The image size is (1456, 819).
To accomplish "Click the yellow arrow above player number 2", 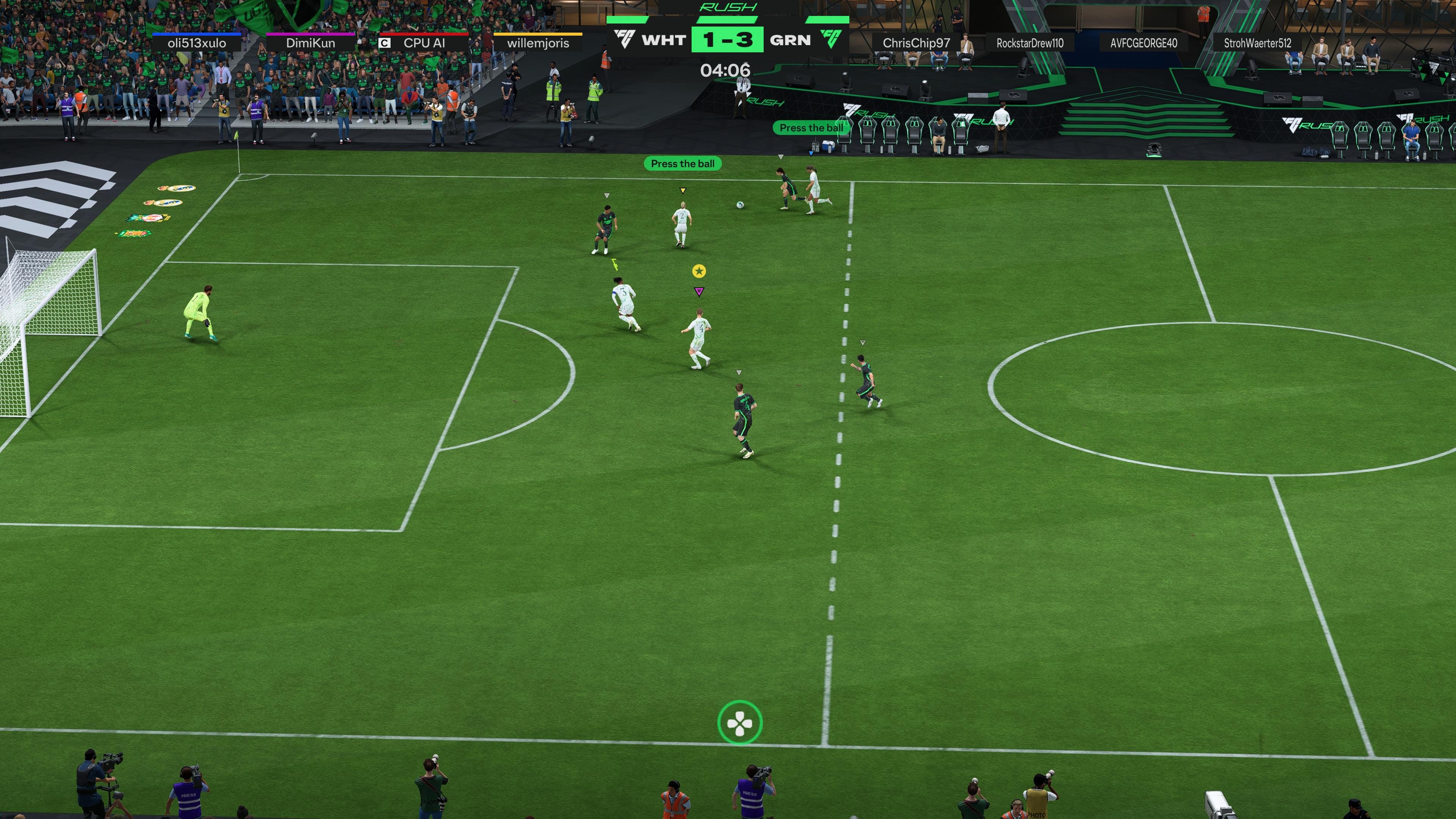I will click(682, 190).
